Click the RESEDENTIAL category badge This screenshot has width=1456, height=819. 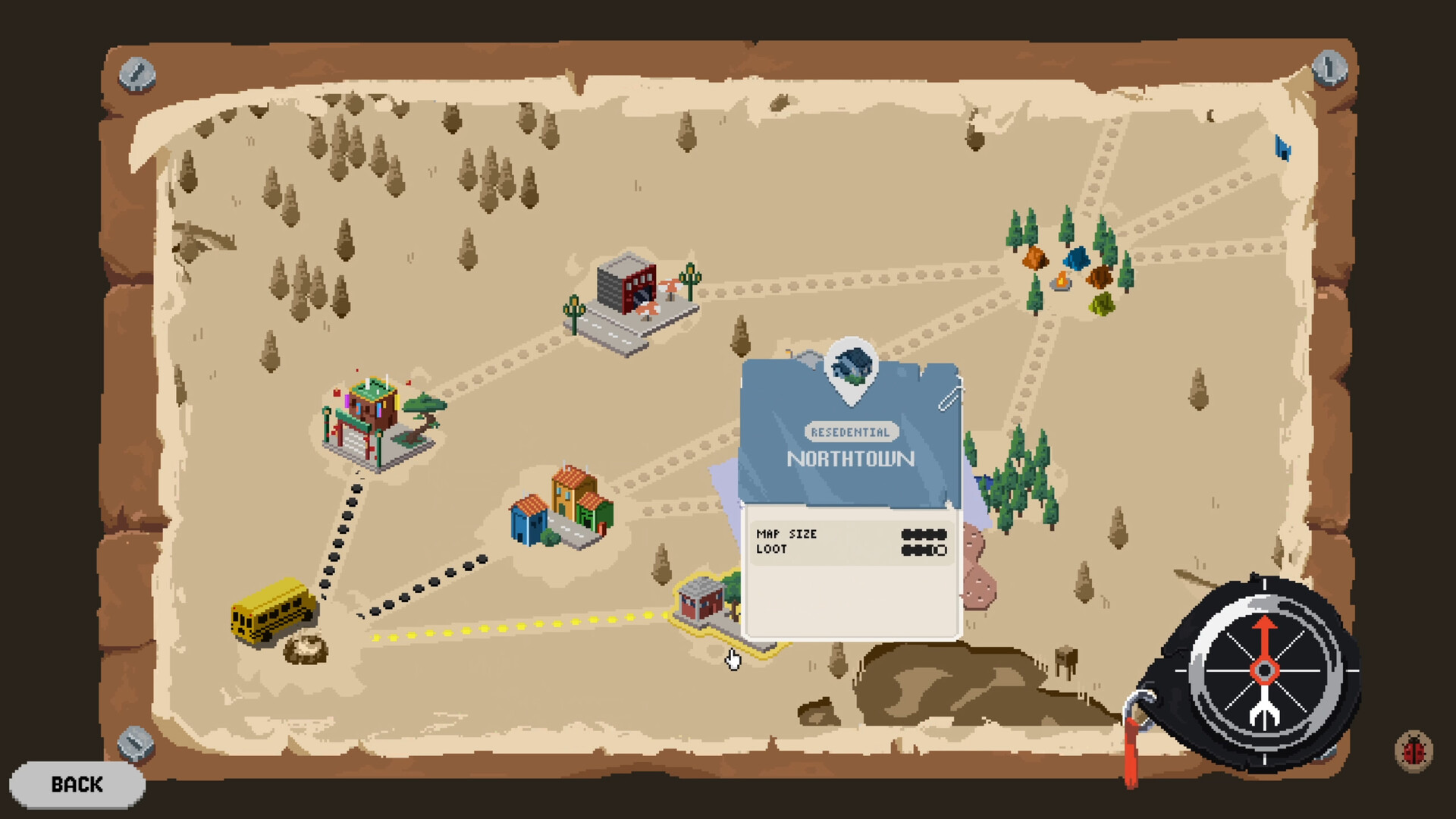(850, 432)
